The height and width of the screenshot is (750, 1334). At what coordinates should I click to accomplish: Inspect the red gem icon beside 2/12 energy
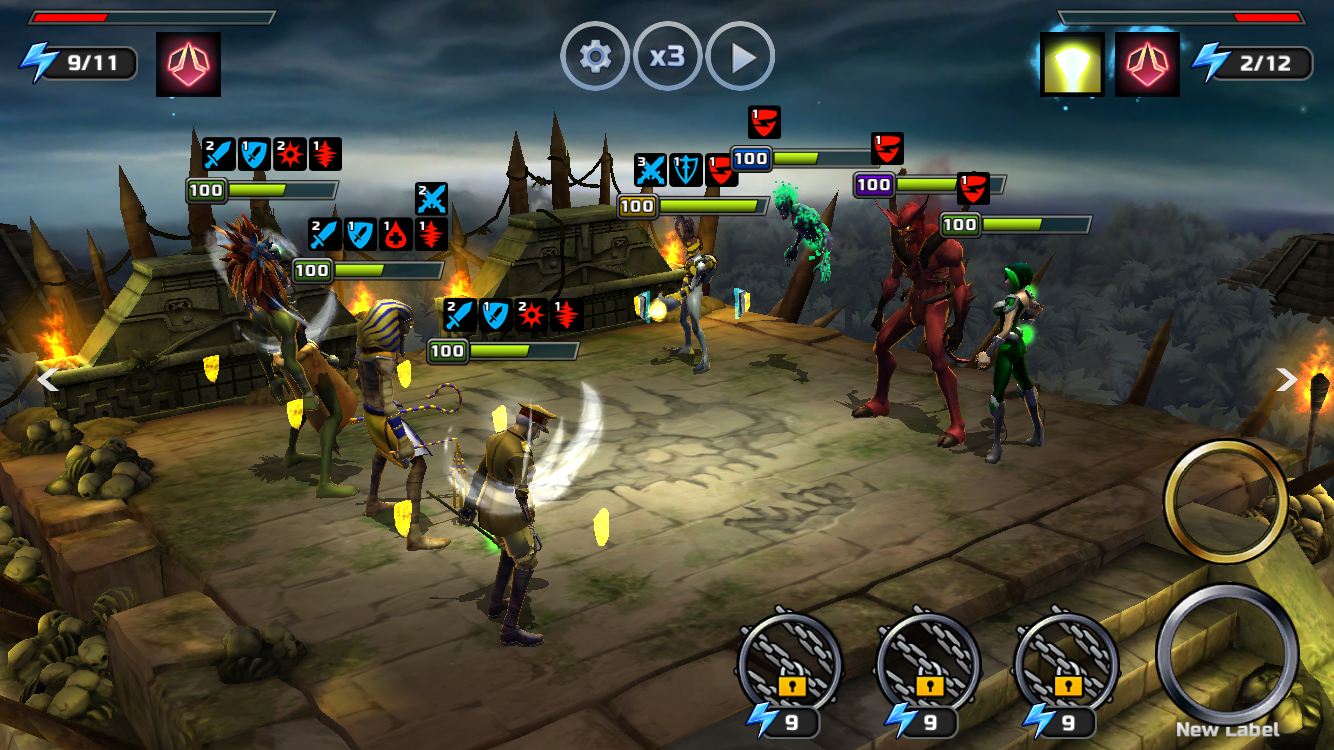tap(1147, 64)
